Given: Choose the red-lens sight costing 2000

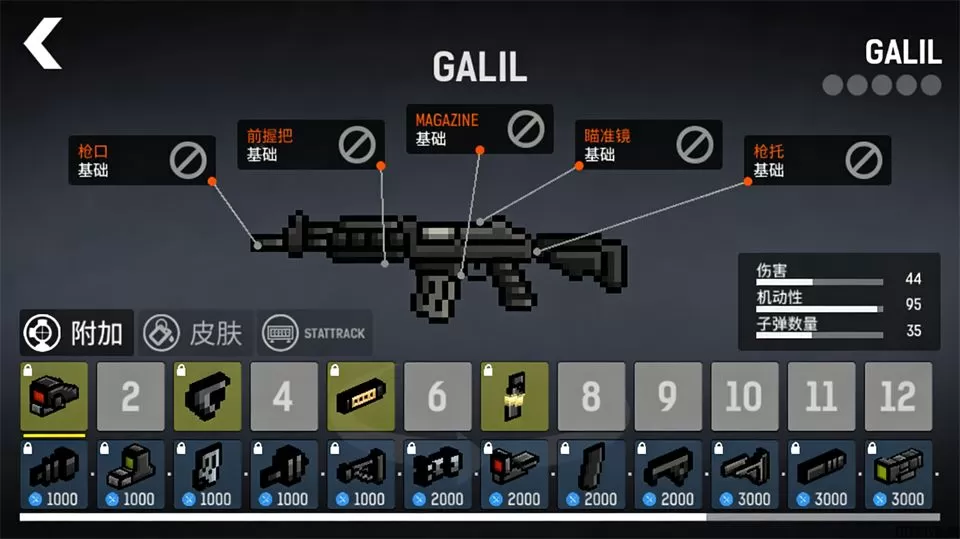Looking at the screenshot, I should pyautogui.click(x=514, y=474).
